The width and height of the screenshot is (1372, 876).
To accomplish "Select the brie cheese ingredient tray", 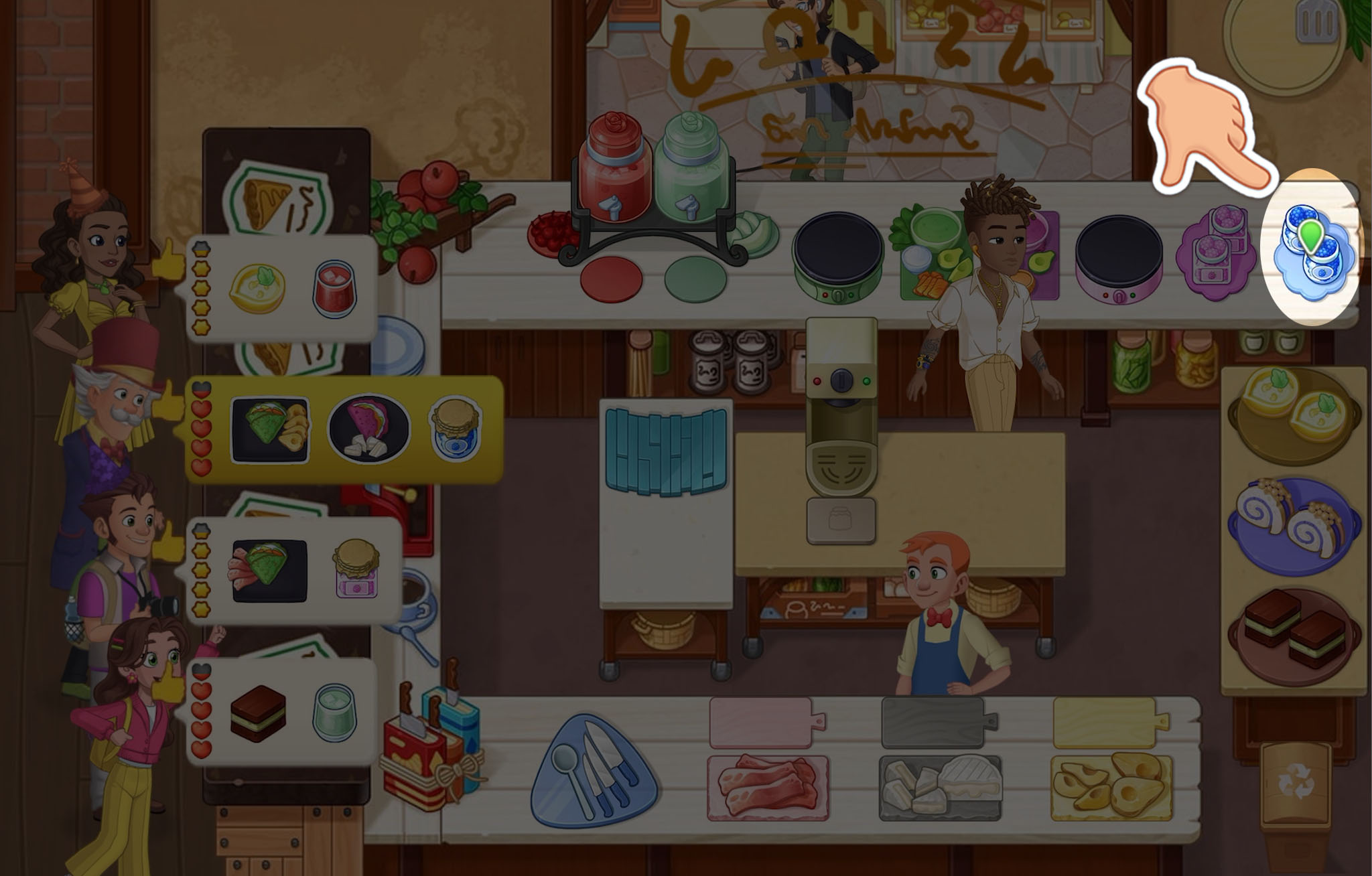I will point(940,788).
